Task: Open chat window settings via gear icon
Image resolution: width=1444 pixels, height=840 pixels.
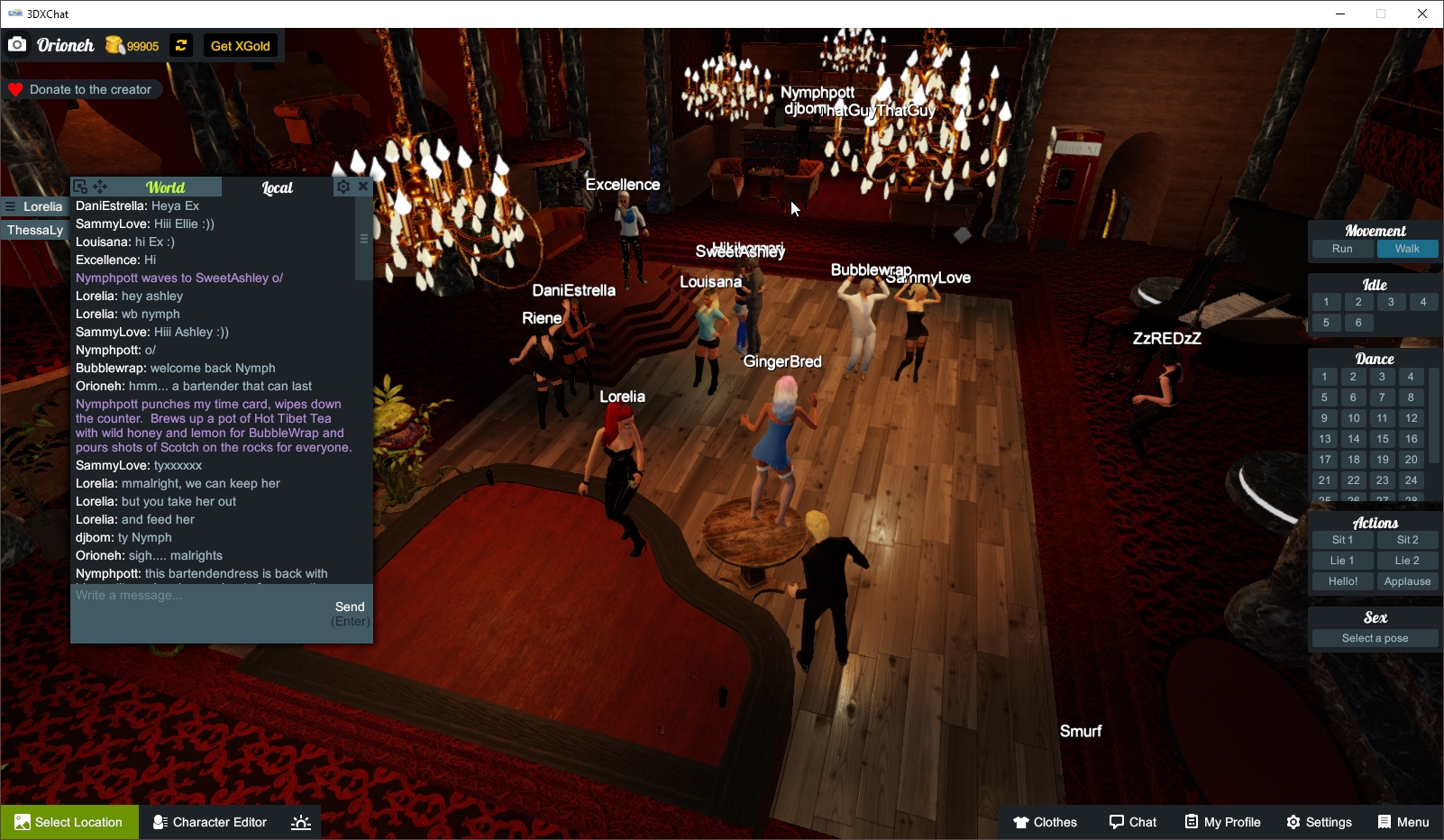Action: click(x=343, y=187)
